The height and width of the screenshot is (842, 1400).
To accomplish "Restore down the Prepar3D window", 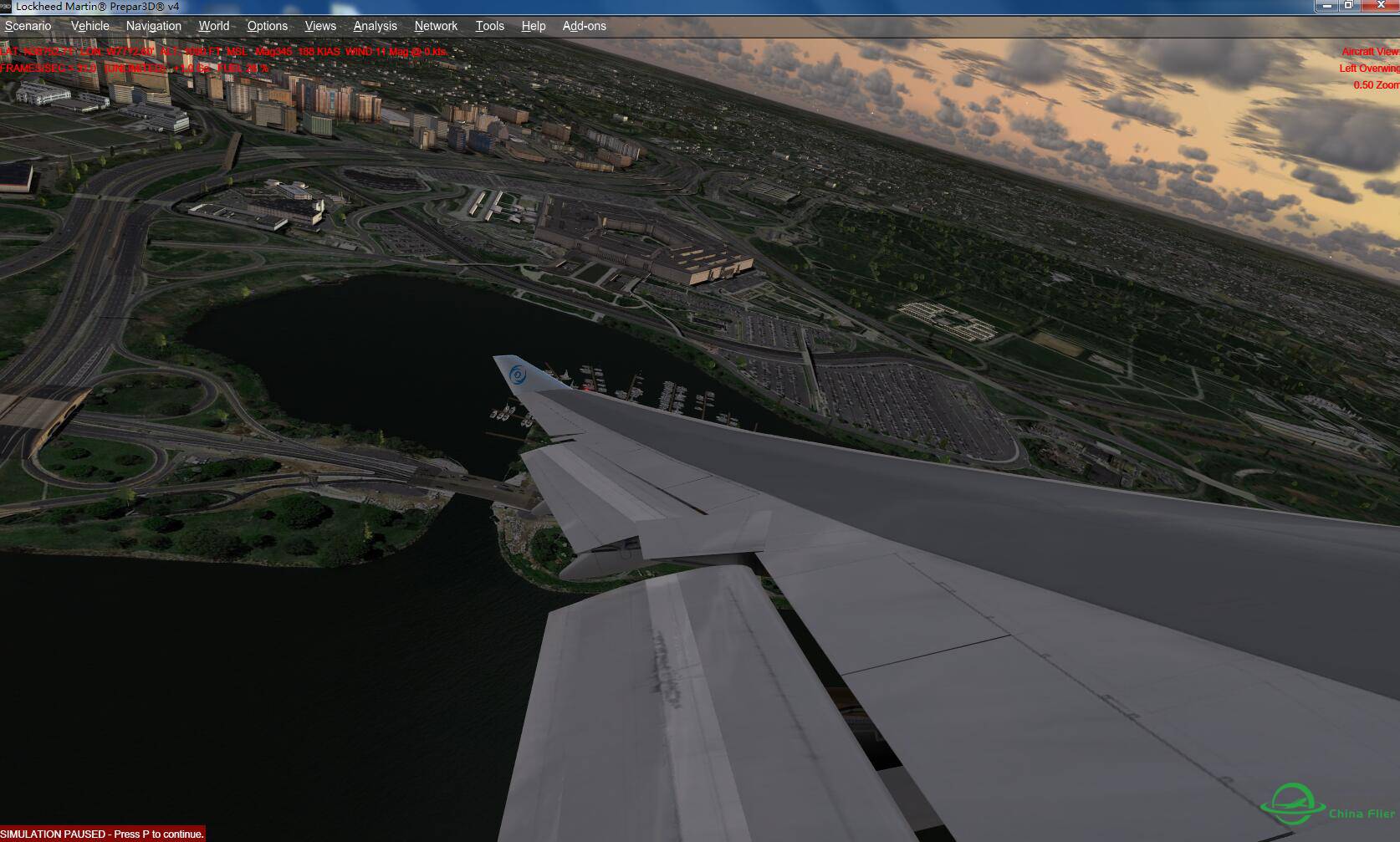I will [1348, 5].
